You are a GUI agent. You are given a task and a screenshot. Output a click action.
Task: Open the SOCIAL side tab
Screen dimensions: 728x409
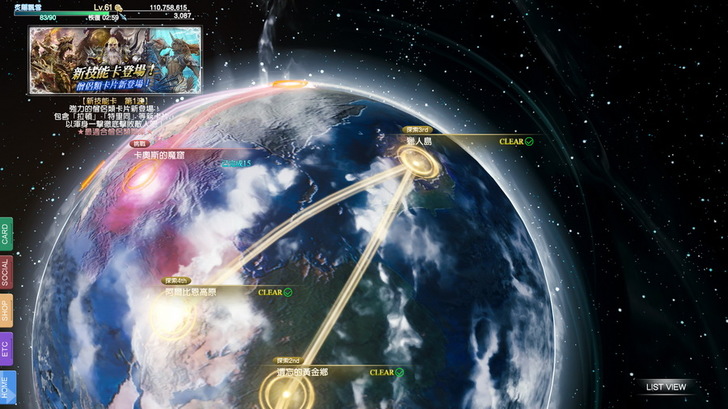pos(6,272)
